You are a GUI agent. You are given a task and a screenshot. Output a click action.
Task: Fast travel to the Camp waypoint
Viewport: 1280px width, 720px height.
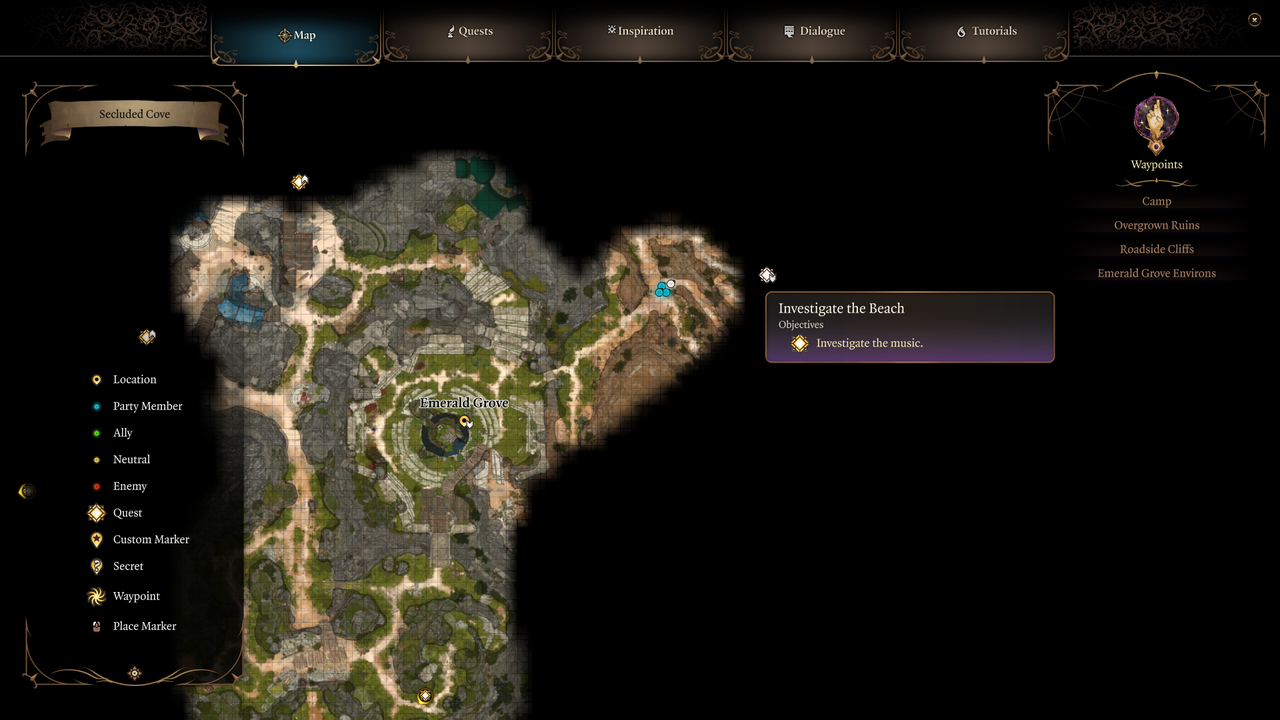click(1156, 201)
